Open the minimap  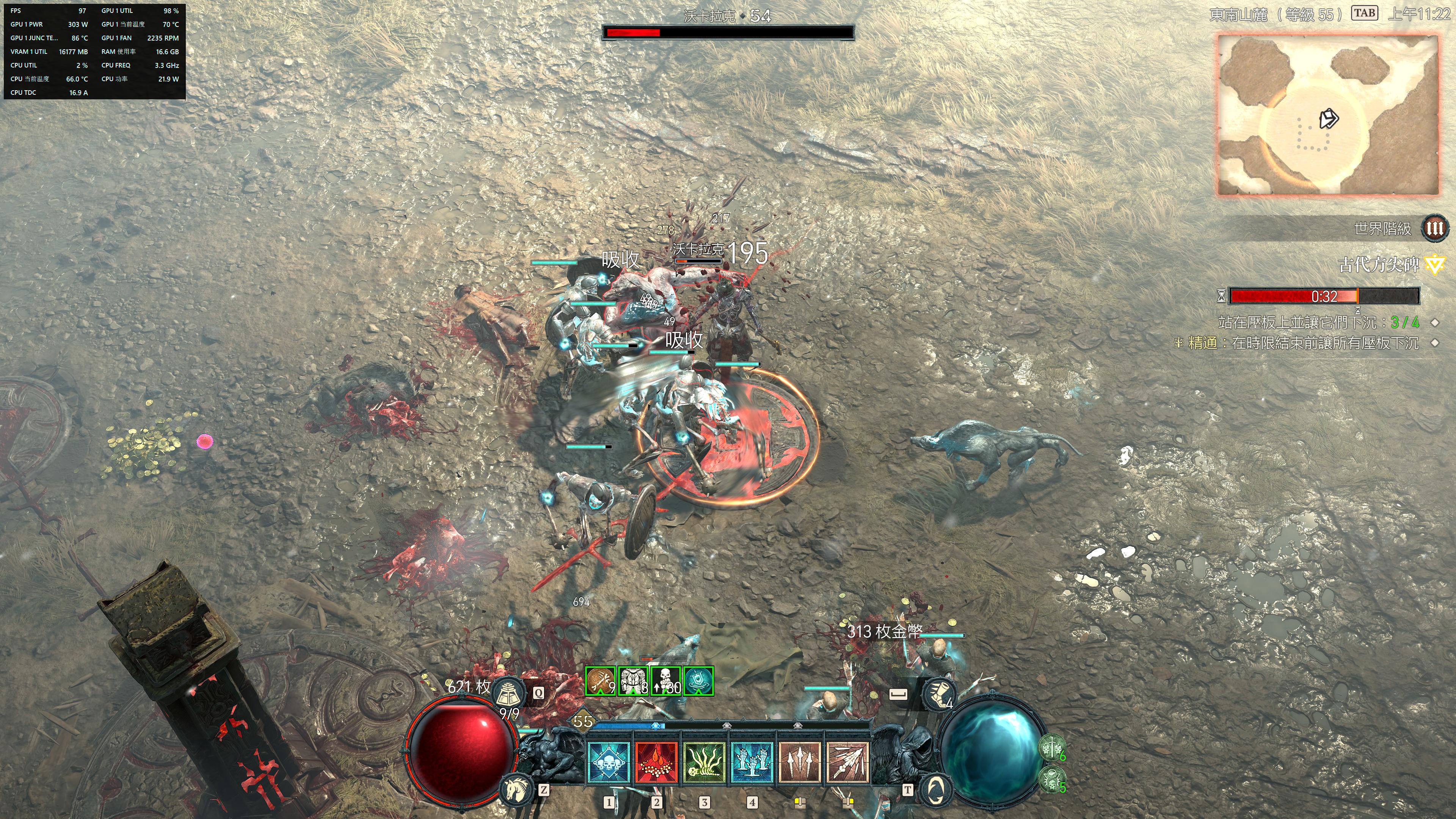(1327, 115)
